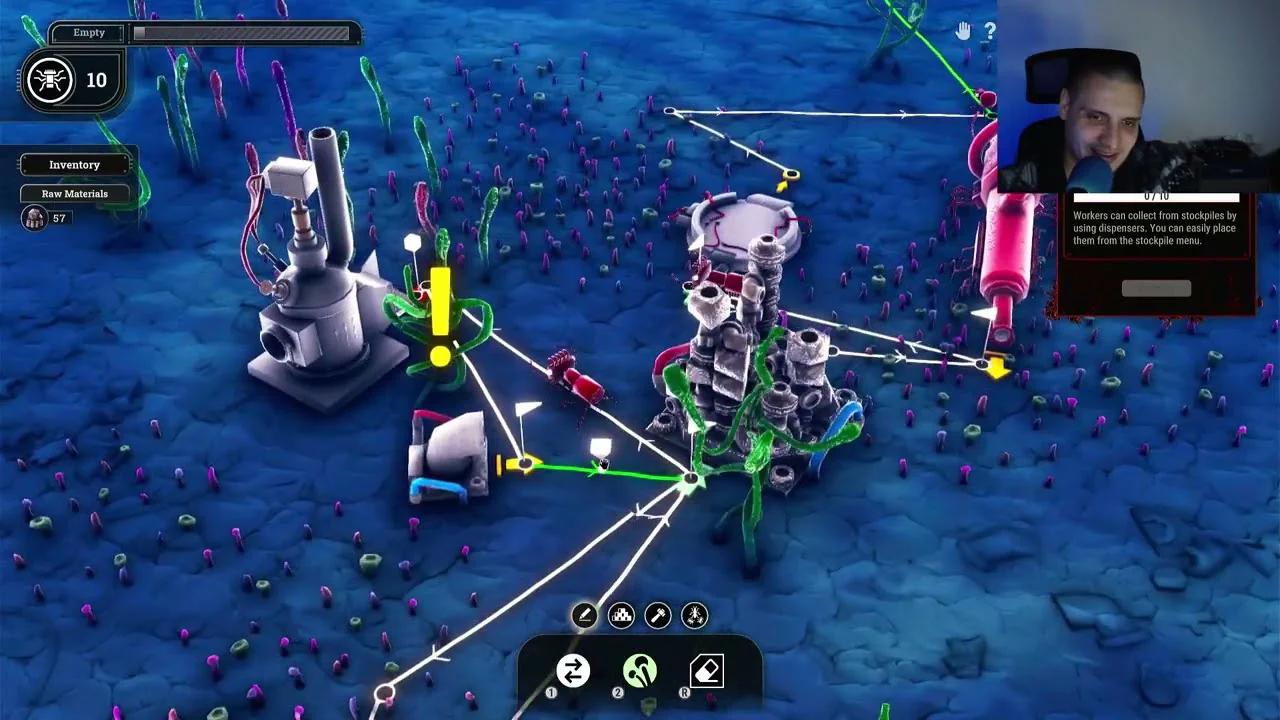The height and width of the screenshot is (720, 1280).
Task: Select the hammer build tool
Action: pyautogui.click(x=657, y=615)
